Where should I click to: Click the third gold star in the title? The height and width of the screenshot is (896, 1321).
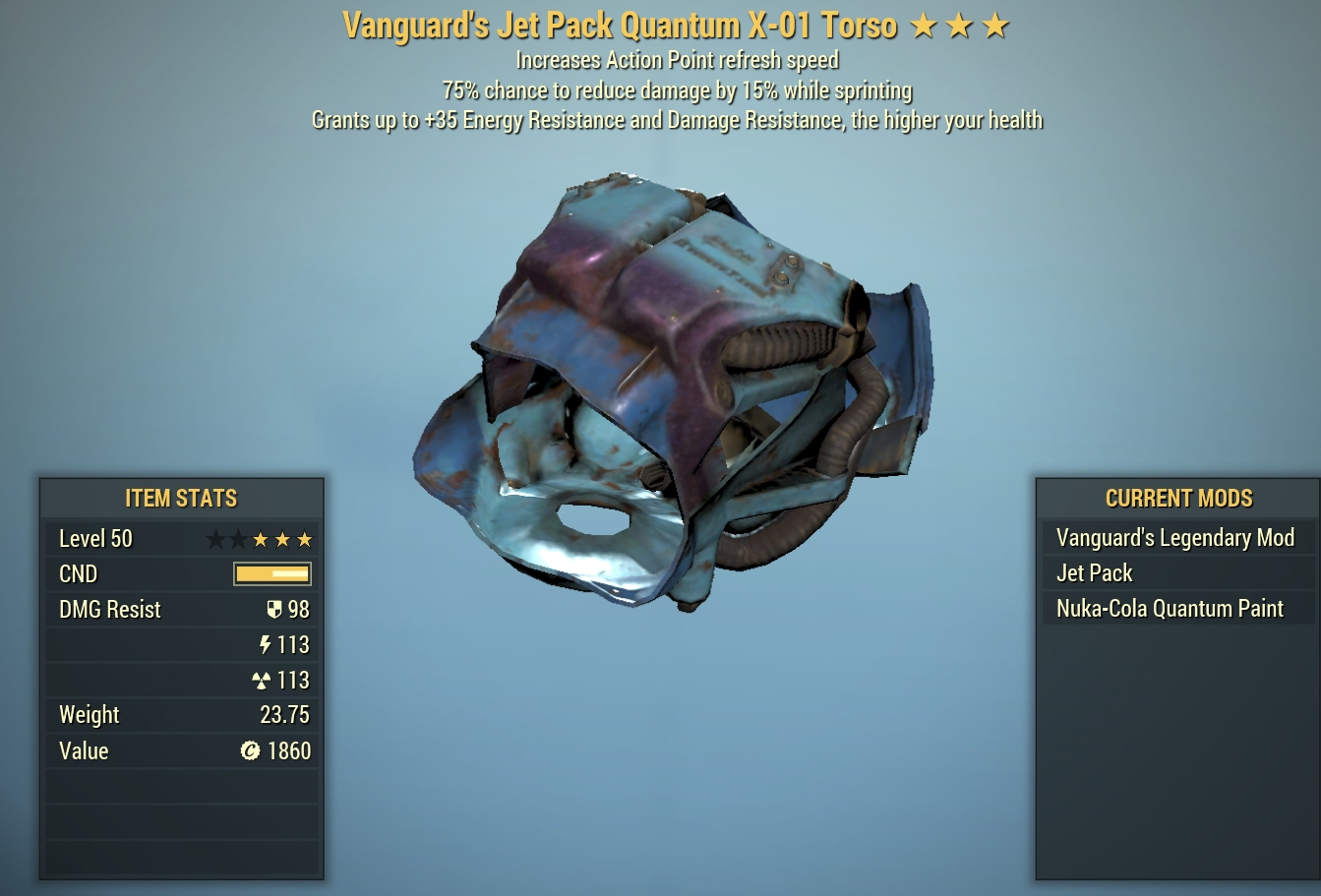pos(996,25)
